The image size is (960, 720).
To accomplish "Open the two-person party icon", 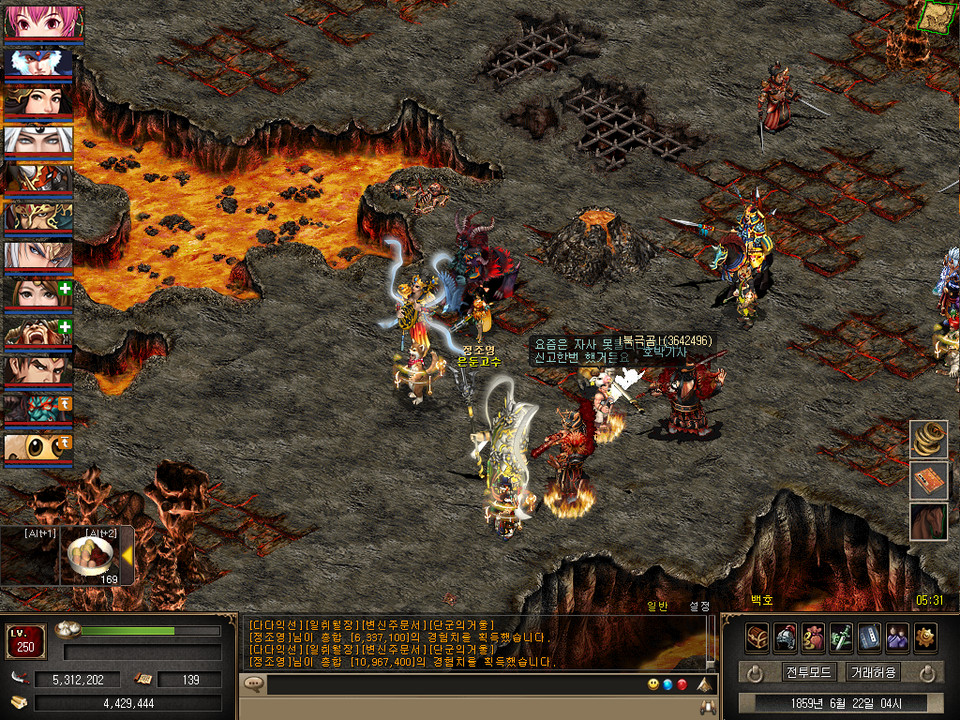I will click(x=897, y=637).
